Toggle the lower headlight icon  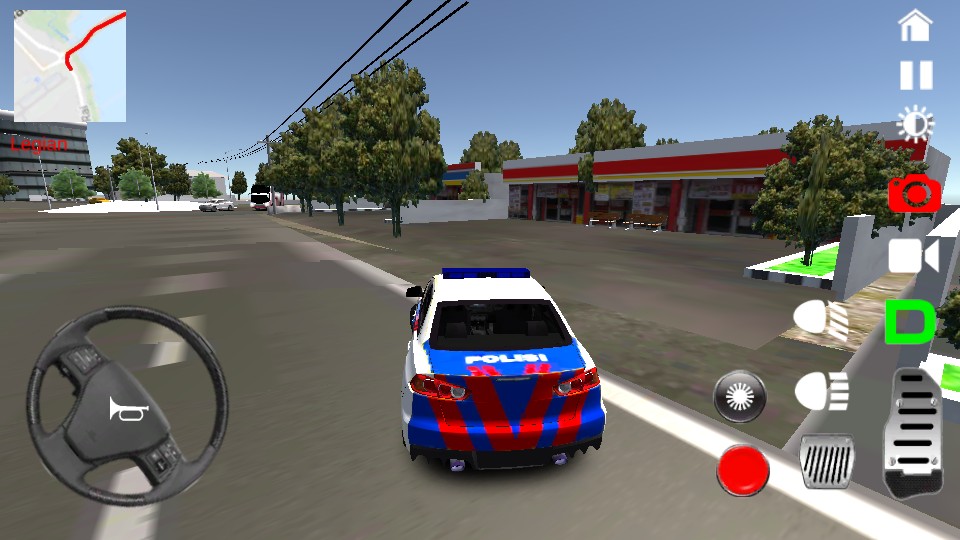[x=822, y=391]
